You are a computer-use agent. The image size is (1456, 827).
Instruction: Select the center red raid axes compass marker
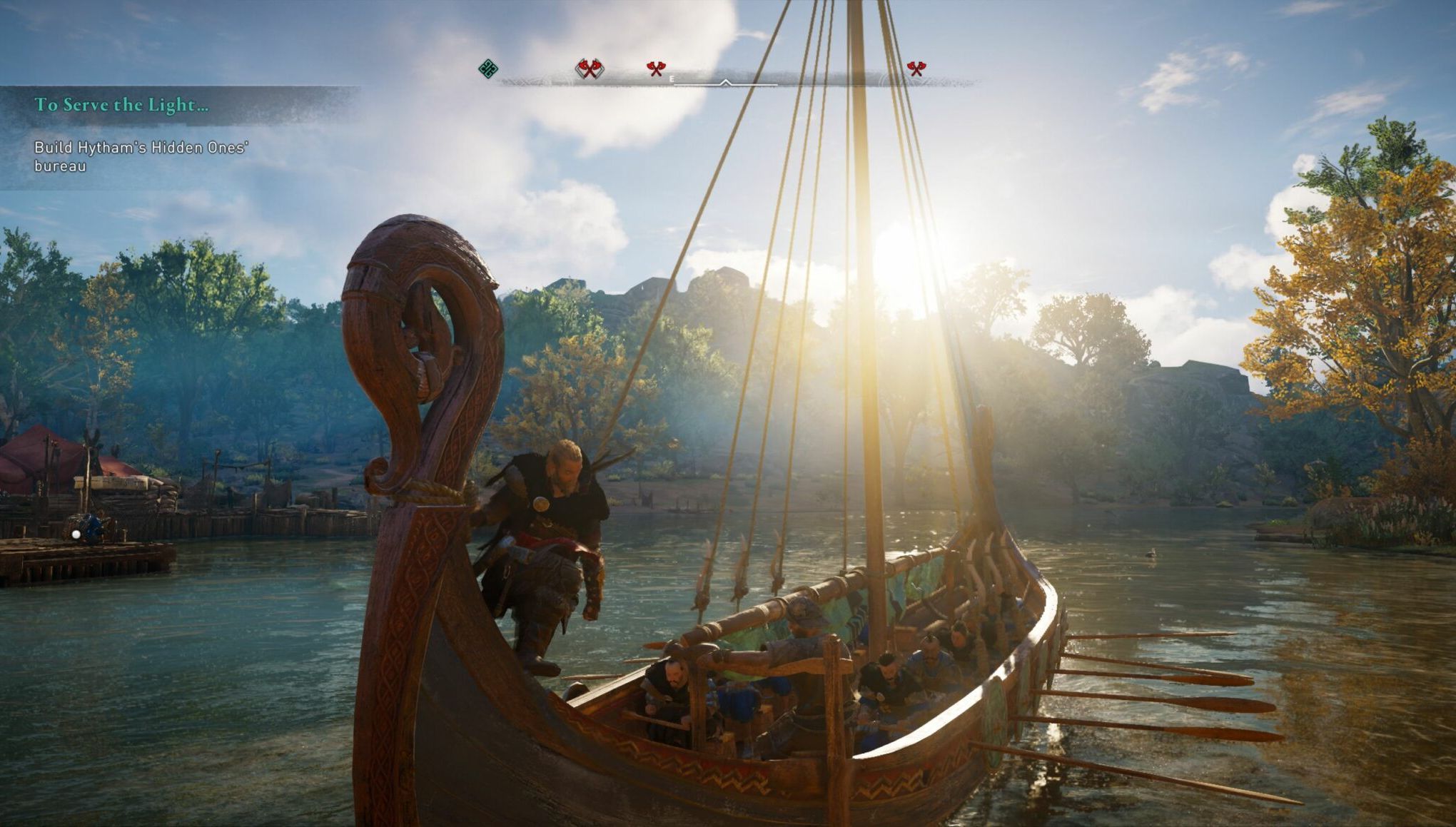(x=656, y=69)
